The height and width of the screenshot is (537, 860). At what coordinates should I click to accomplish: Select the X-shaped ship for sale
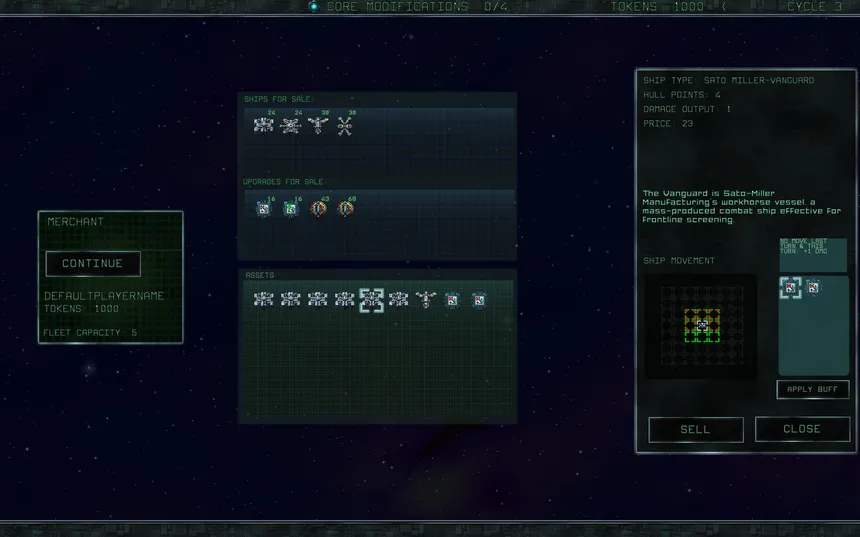click(345, 126)
